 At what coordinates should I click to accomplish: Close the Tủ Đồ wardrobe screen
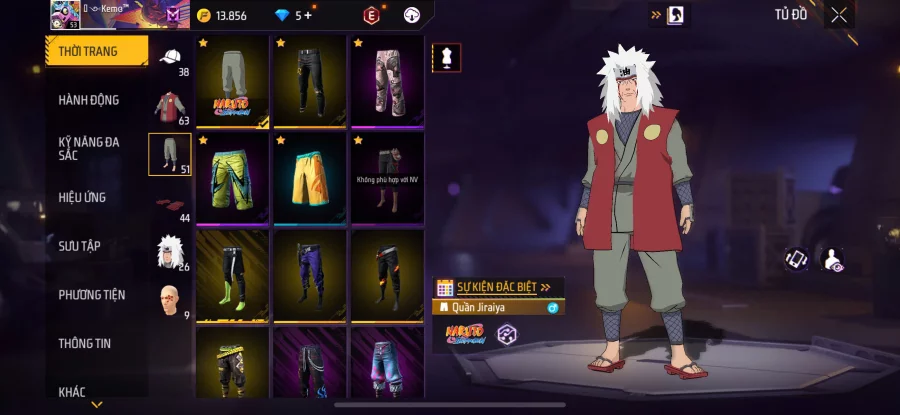(839, 15)
